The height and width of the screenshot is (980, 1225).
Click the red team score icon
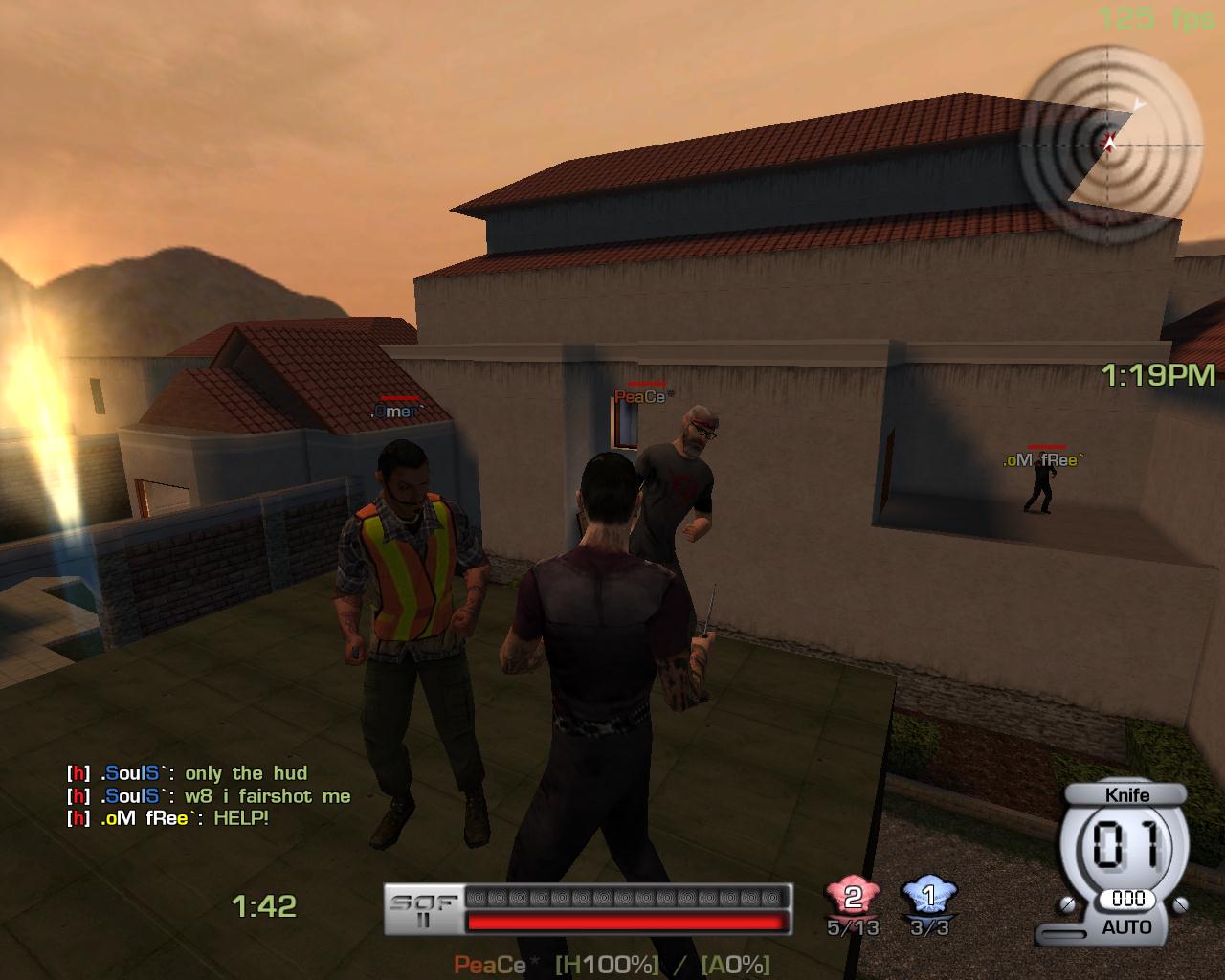point(852,898)
